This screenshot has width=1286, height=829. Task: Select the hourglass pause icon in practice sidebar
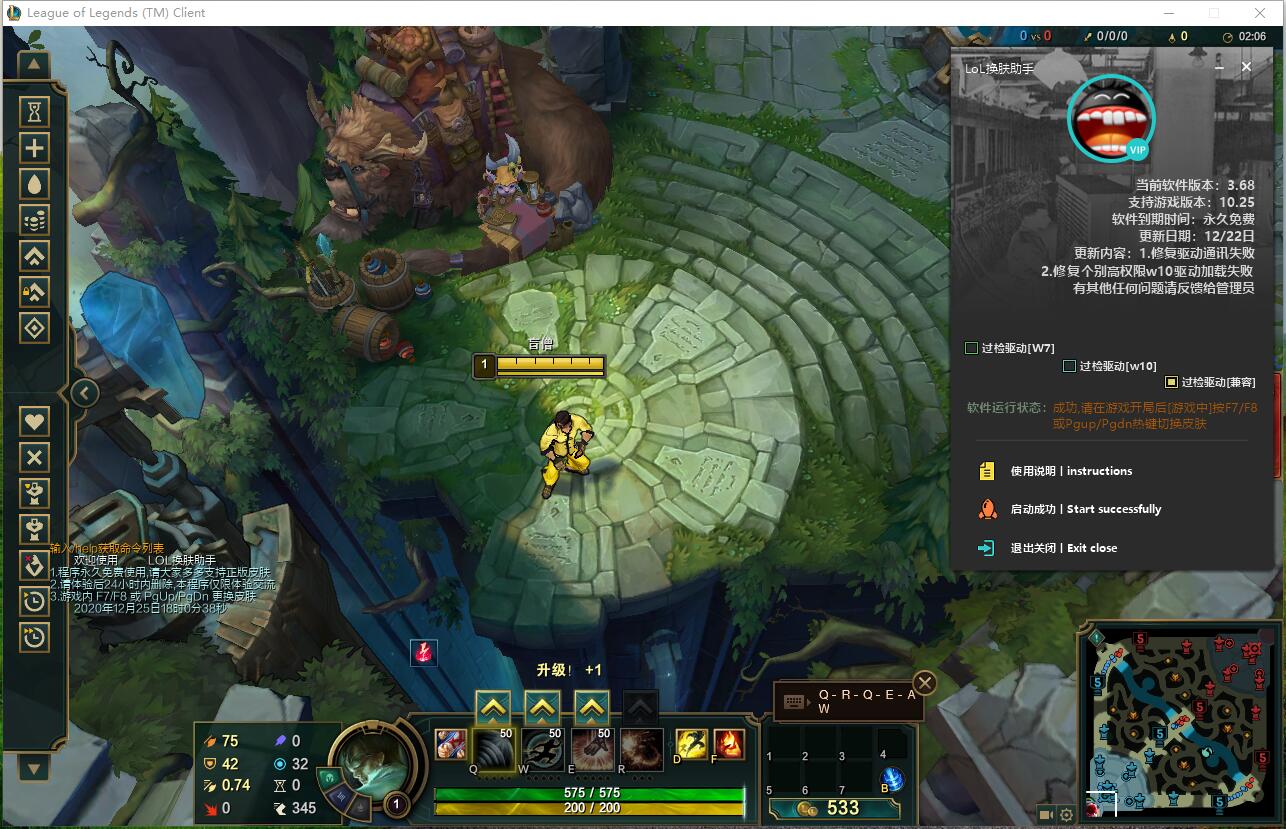pyautogui.click(x=34, y=111)
